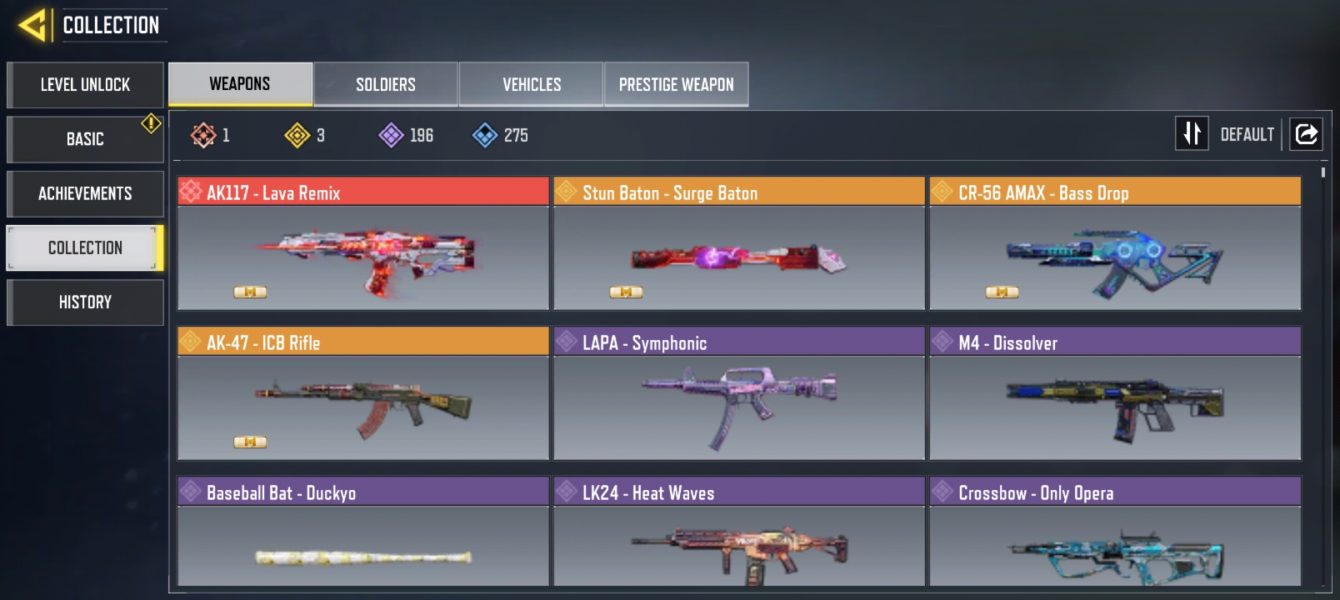
Task: Select the AK-47 ICB Rifle card
Action: coord(363,406)
